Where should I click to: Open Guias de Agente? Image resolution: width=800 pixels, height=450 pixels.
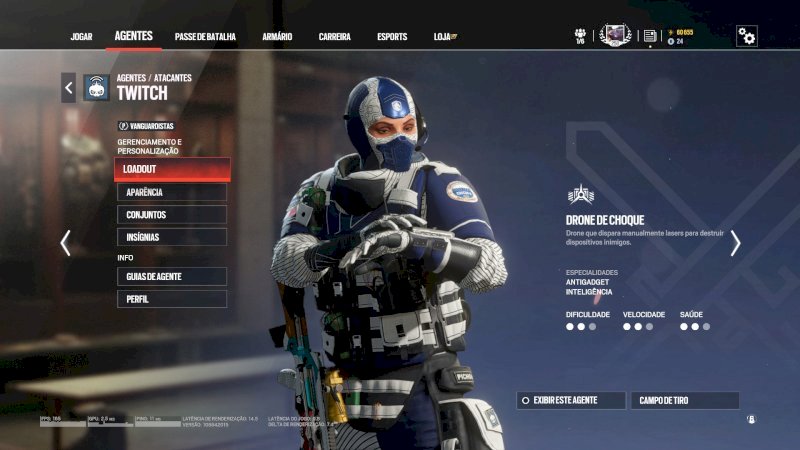point(172,276)
